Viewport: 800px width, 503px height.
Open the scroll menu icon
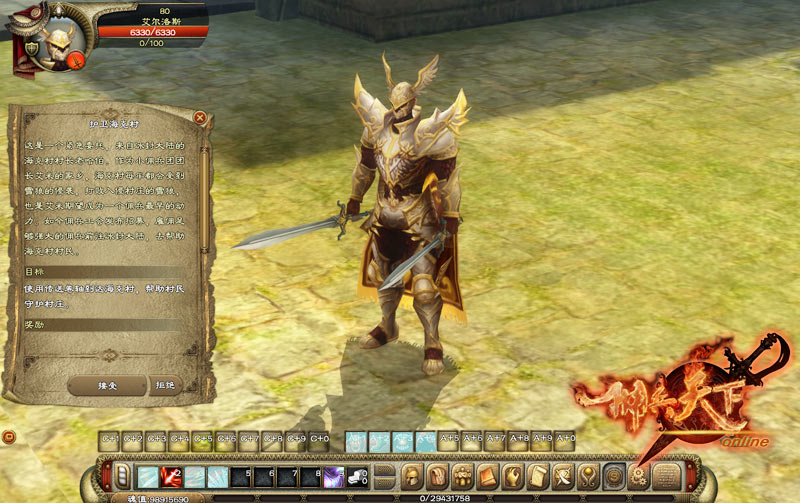(x=538, y=474)
